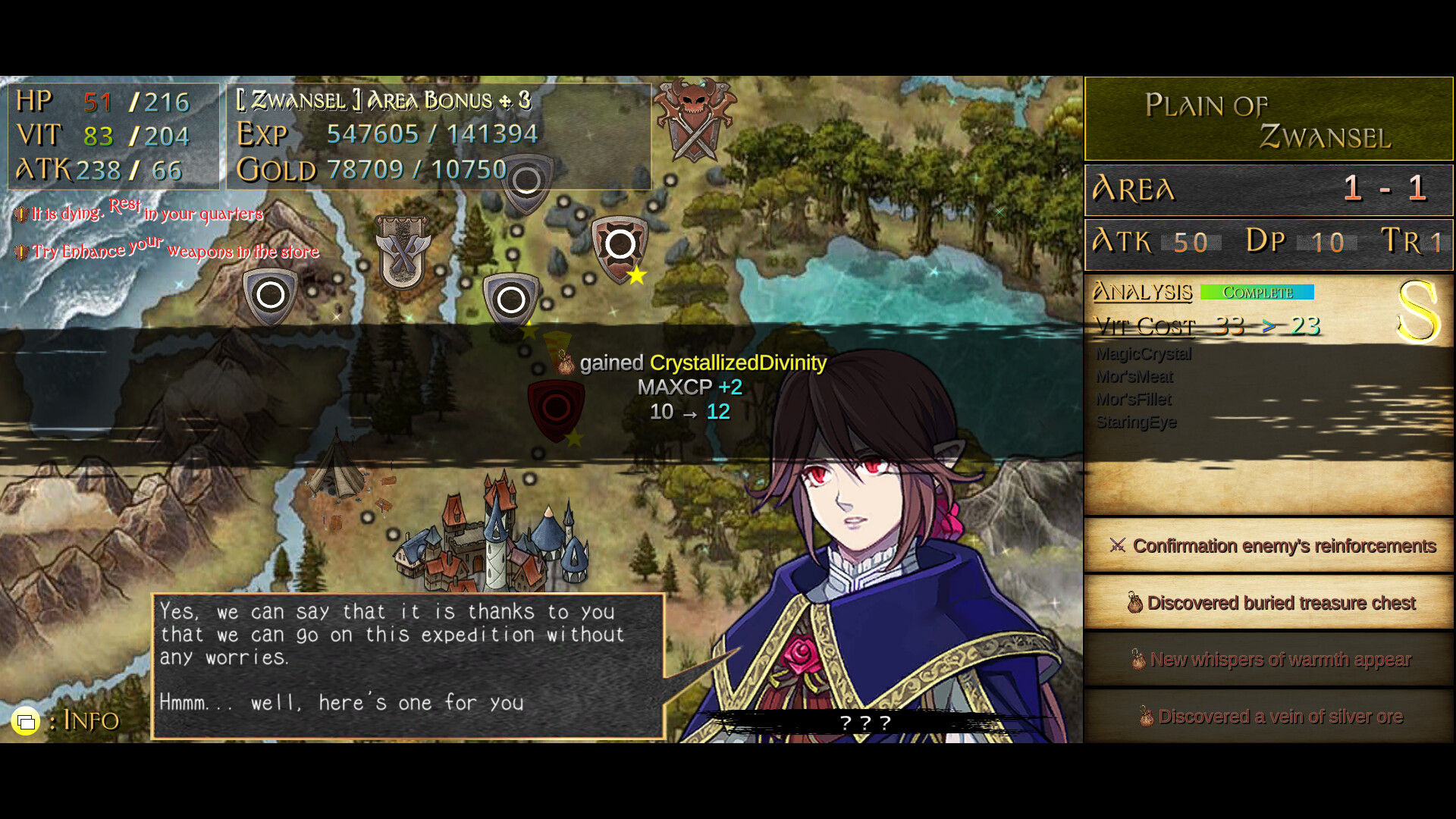Select Discovered buried treasure chest event
Image resolution: width=1456 pixels, height=819 pixels.
(1269, 603)
